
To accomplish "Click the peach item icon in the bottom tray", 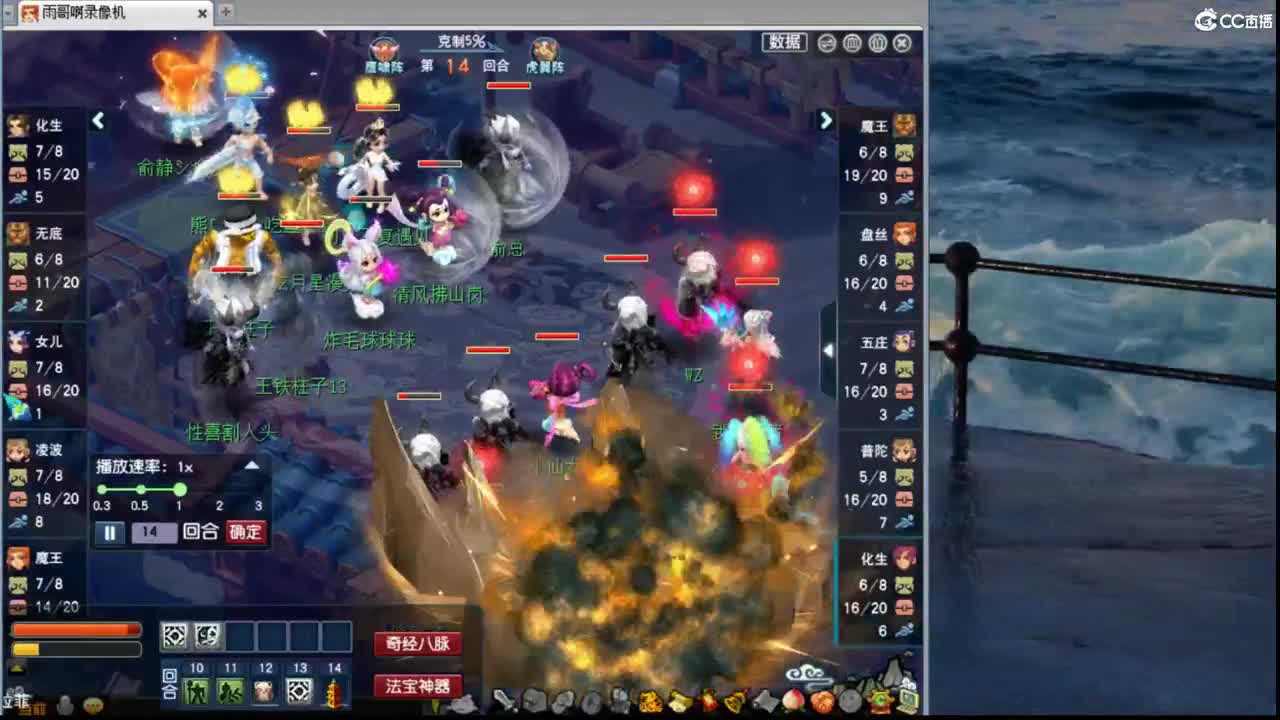I will pyautogui.click(x=791, y=701).
